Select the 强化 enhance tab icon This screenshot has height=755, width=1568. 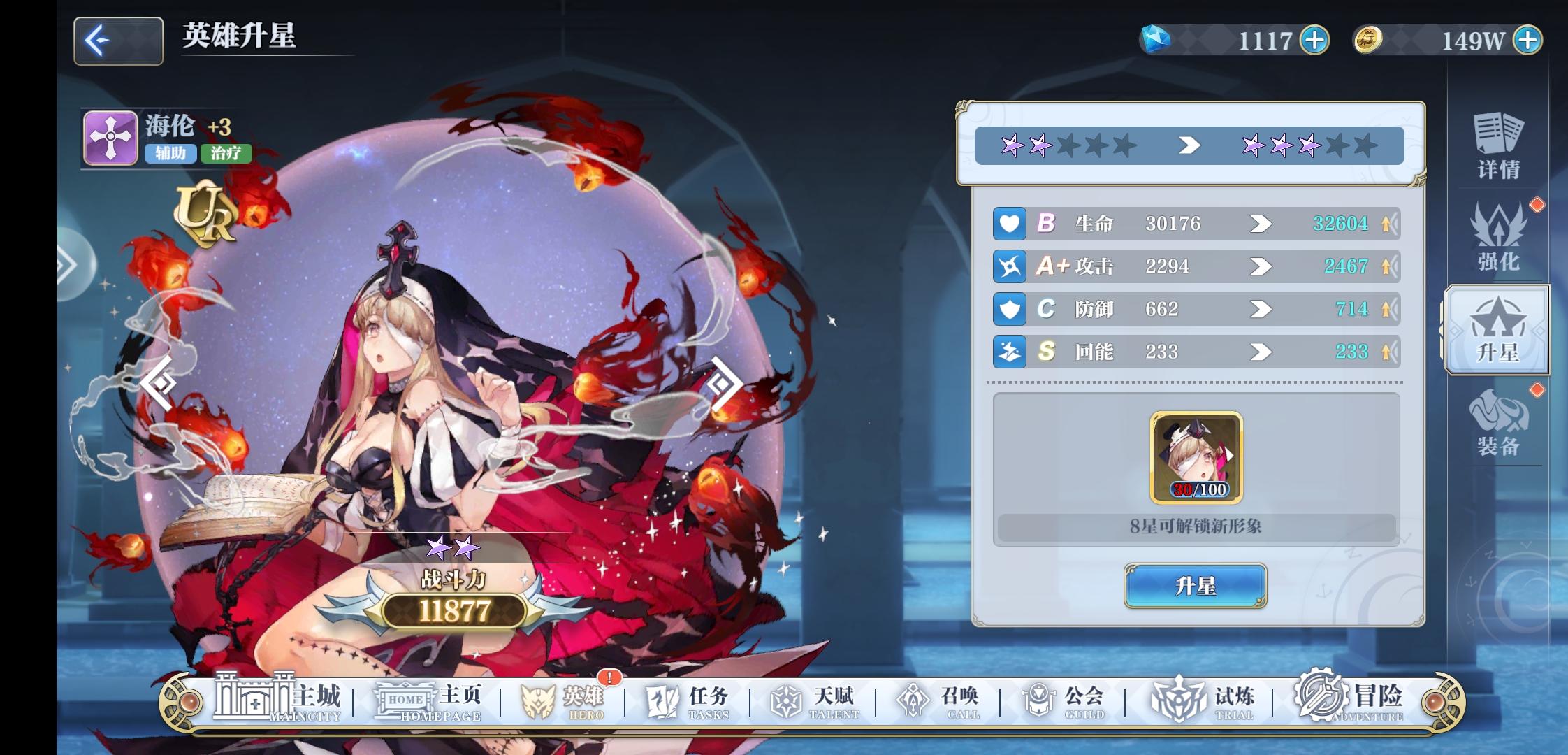click(1500, 241)
